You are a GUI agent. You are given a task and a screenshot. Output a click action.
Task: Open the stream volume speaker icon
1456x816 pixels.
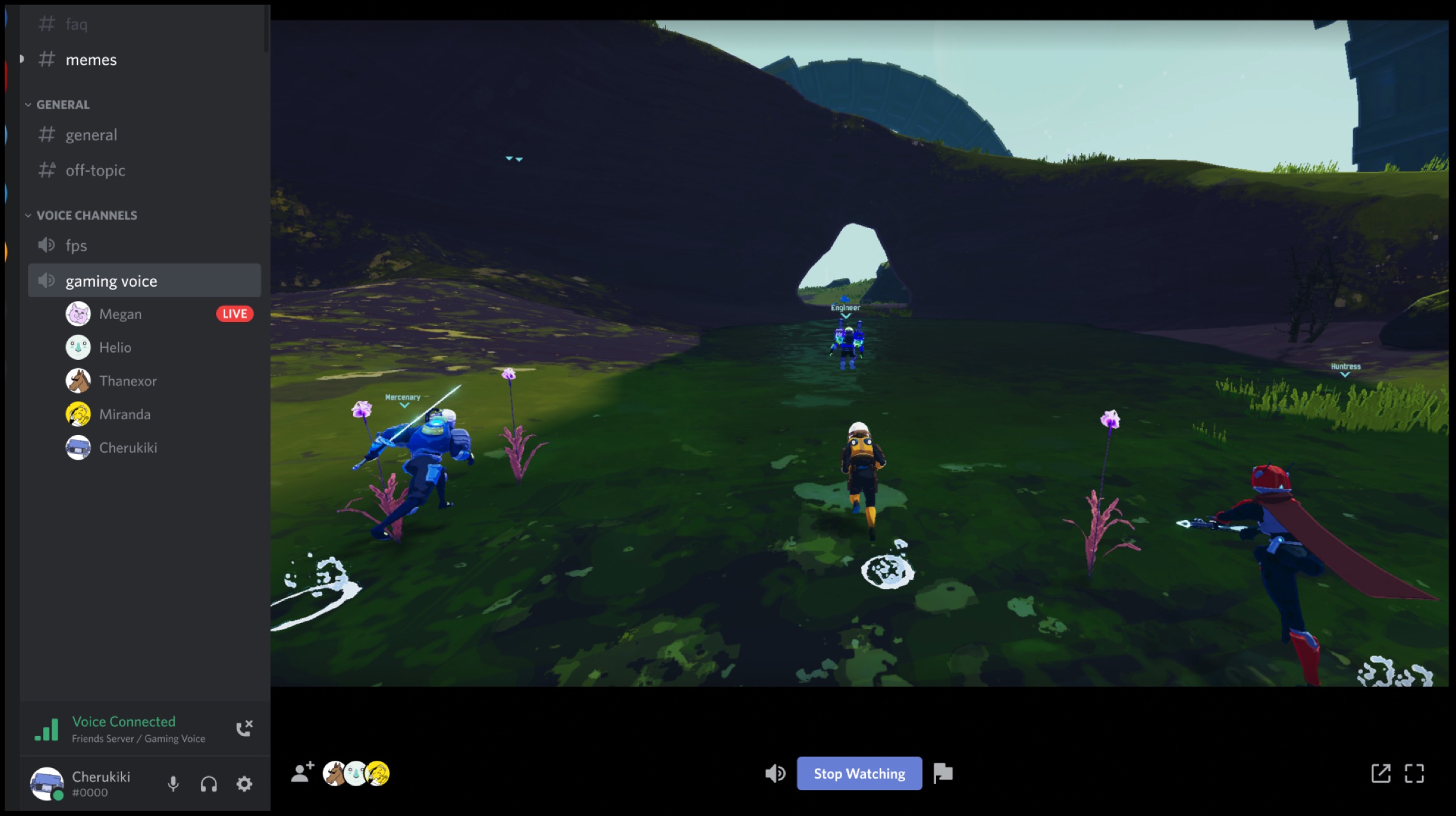(775, 774)
